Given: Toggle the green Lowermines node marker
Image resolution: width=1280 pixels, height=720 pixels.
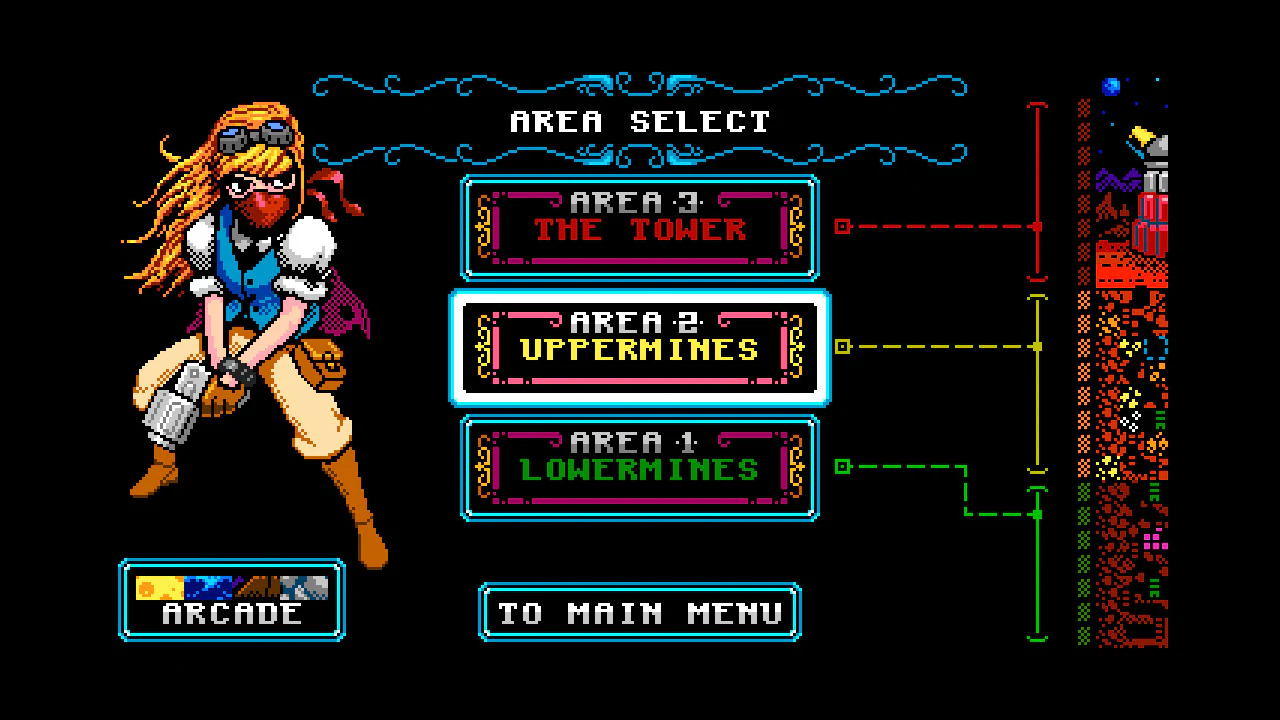Looking at the screenshot, I should [843, 467].
